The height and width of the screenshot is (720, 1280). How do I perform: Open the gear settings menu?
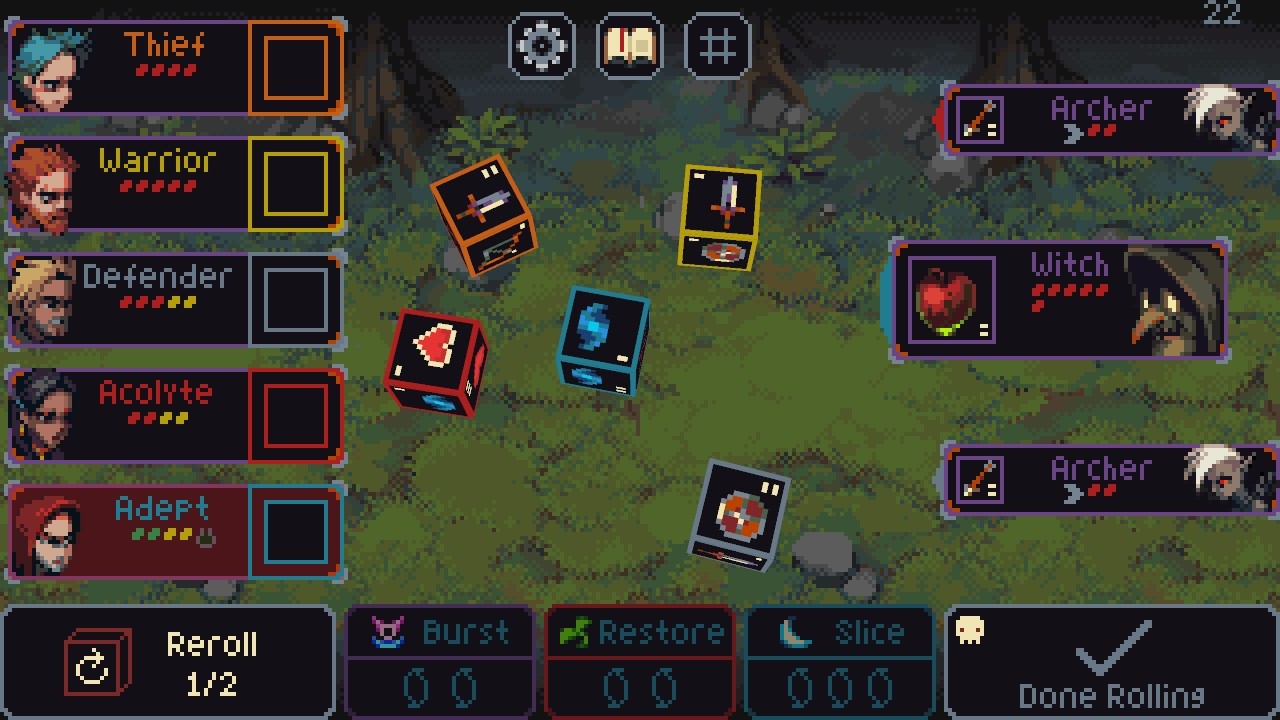542,46
